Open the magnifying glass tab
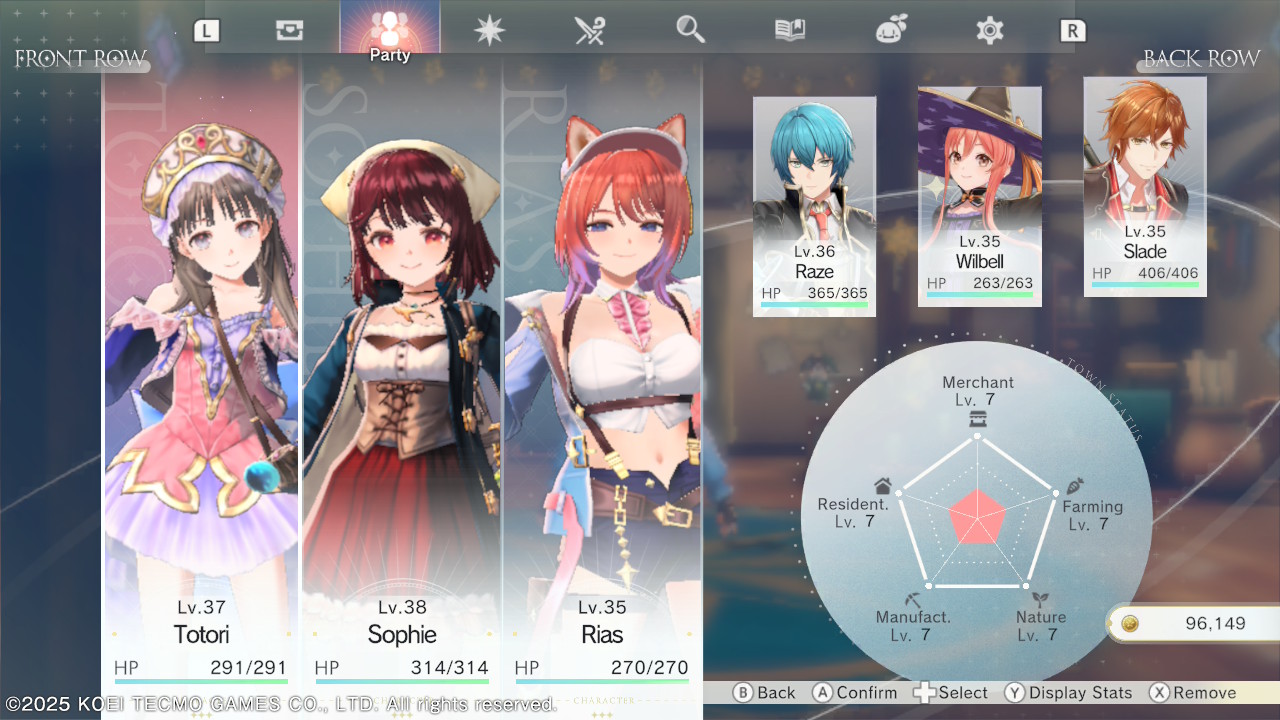 (690, 30)
